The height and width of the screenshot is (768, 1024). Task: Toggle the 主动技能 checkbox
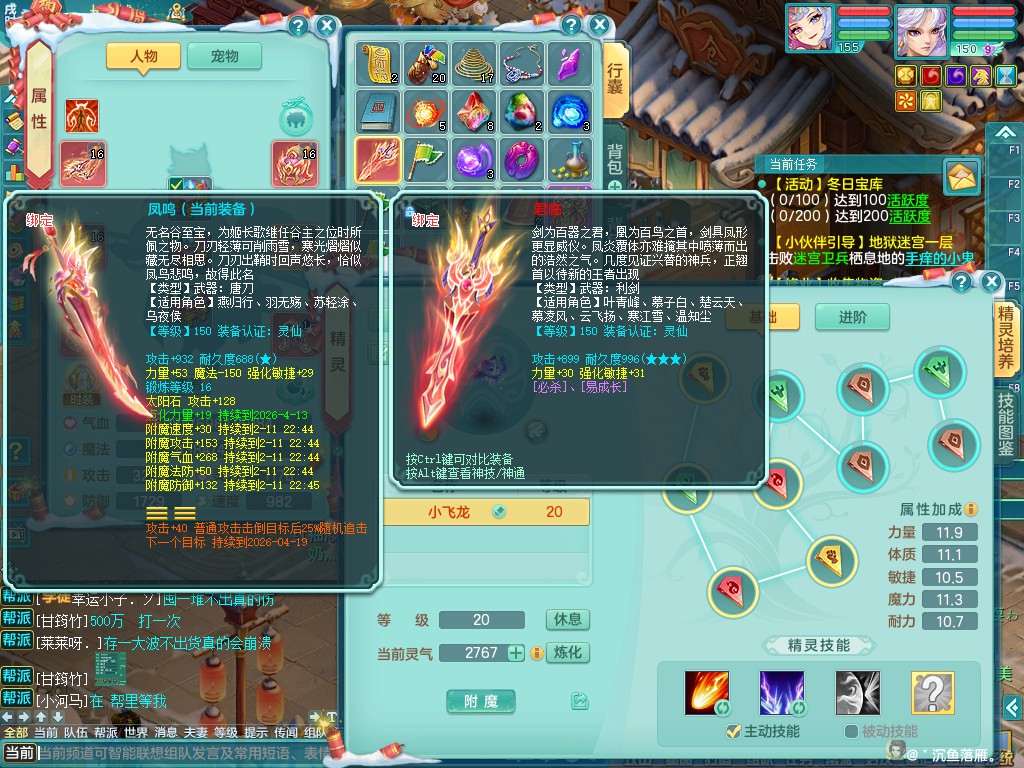click(733, 731)
